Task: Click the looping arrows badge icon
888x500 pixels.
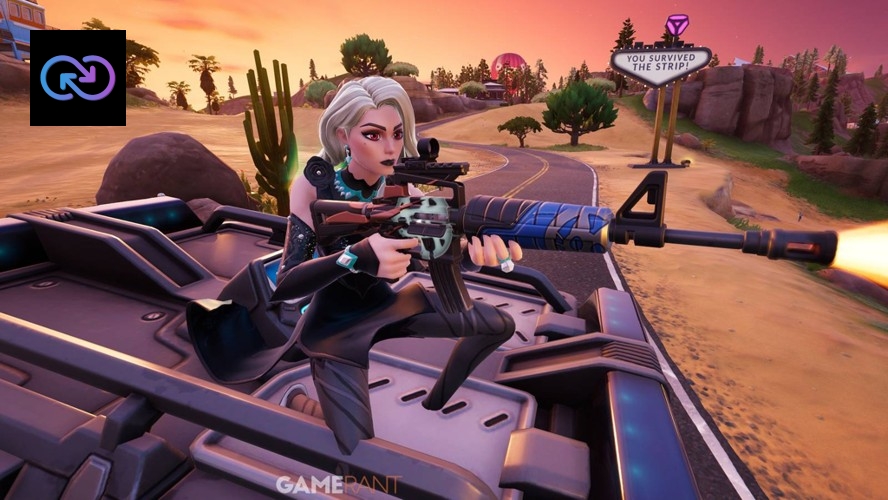Action: coord(77,78)
